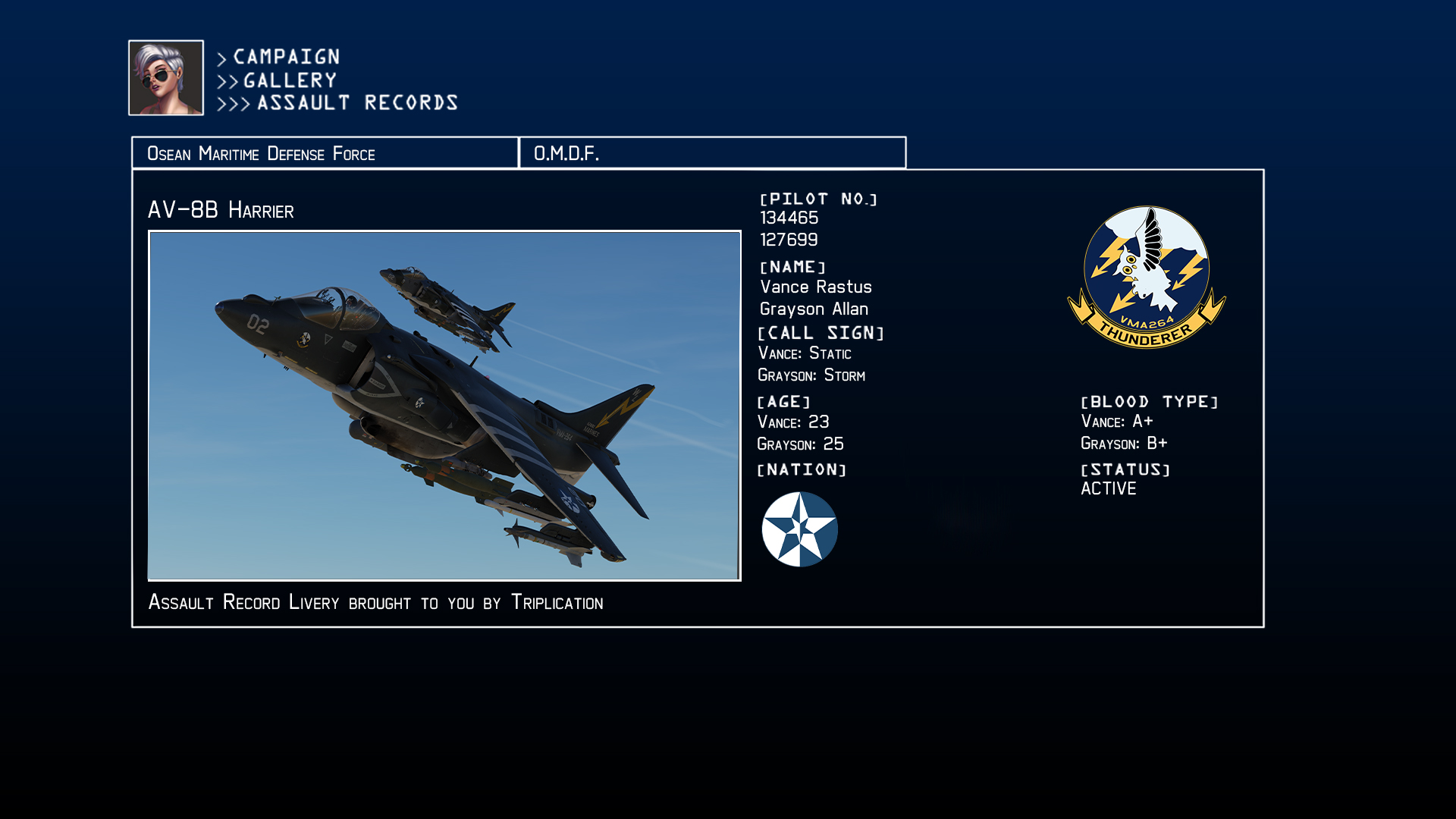Go back to the Gallery level
This screenshot has width=1456, height=819.
pyautogui.click(x=290, y=80)
